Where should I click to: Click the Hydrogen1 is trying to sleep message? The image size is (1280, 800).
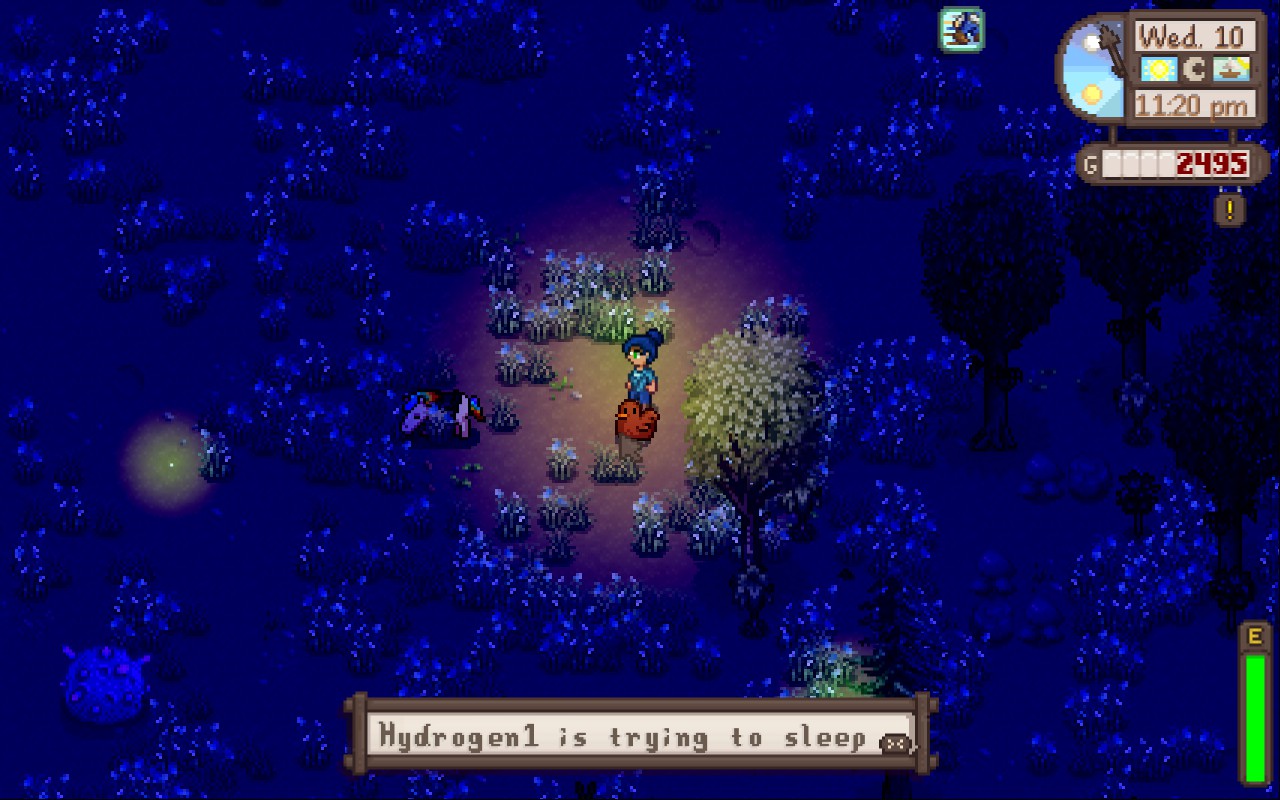point(630,737)
